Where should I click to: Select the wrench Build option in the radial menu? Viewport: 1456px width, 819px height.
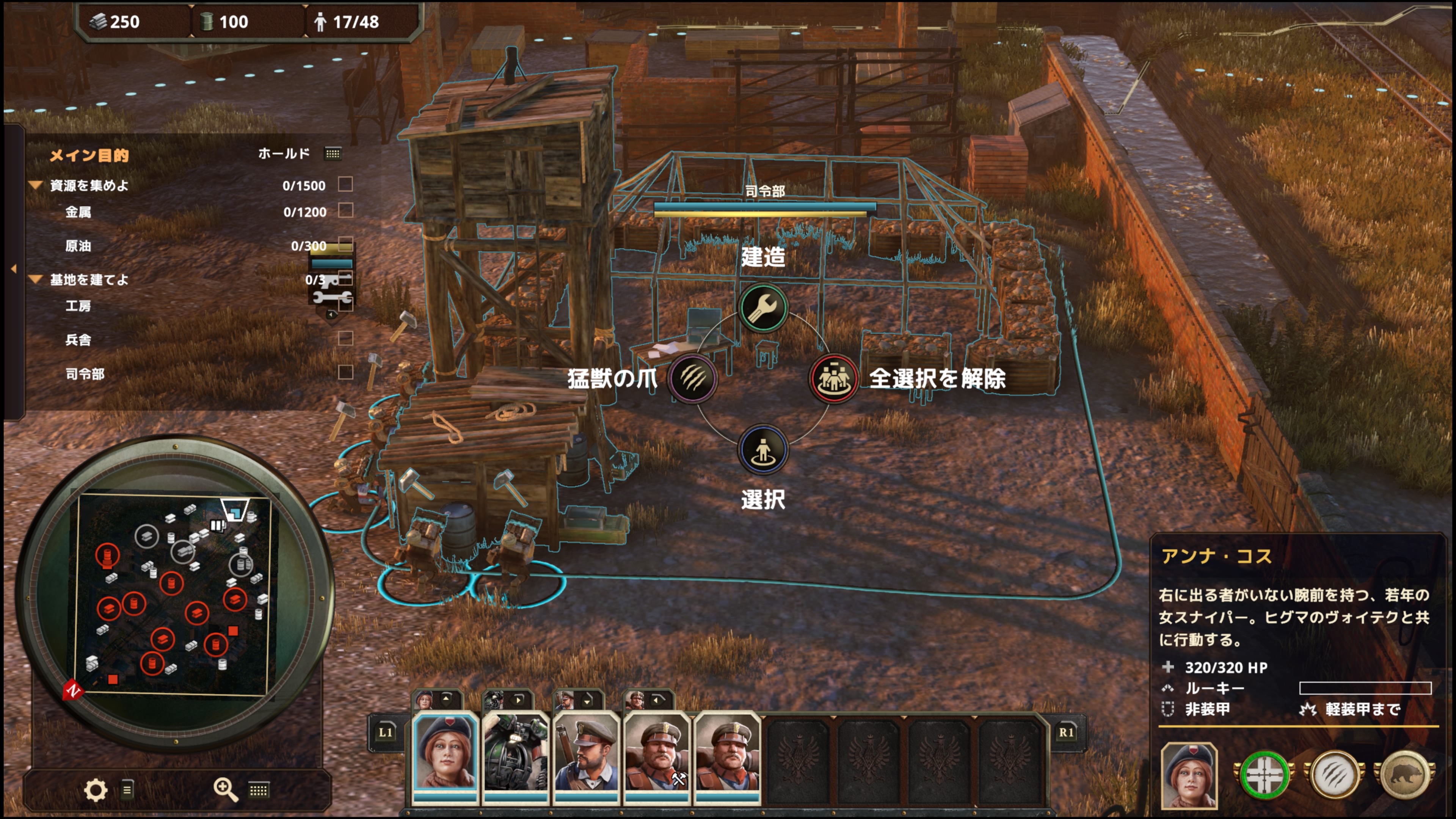pyautogui.click(x=763, y=308)
